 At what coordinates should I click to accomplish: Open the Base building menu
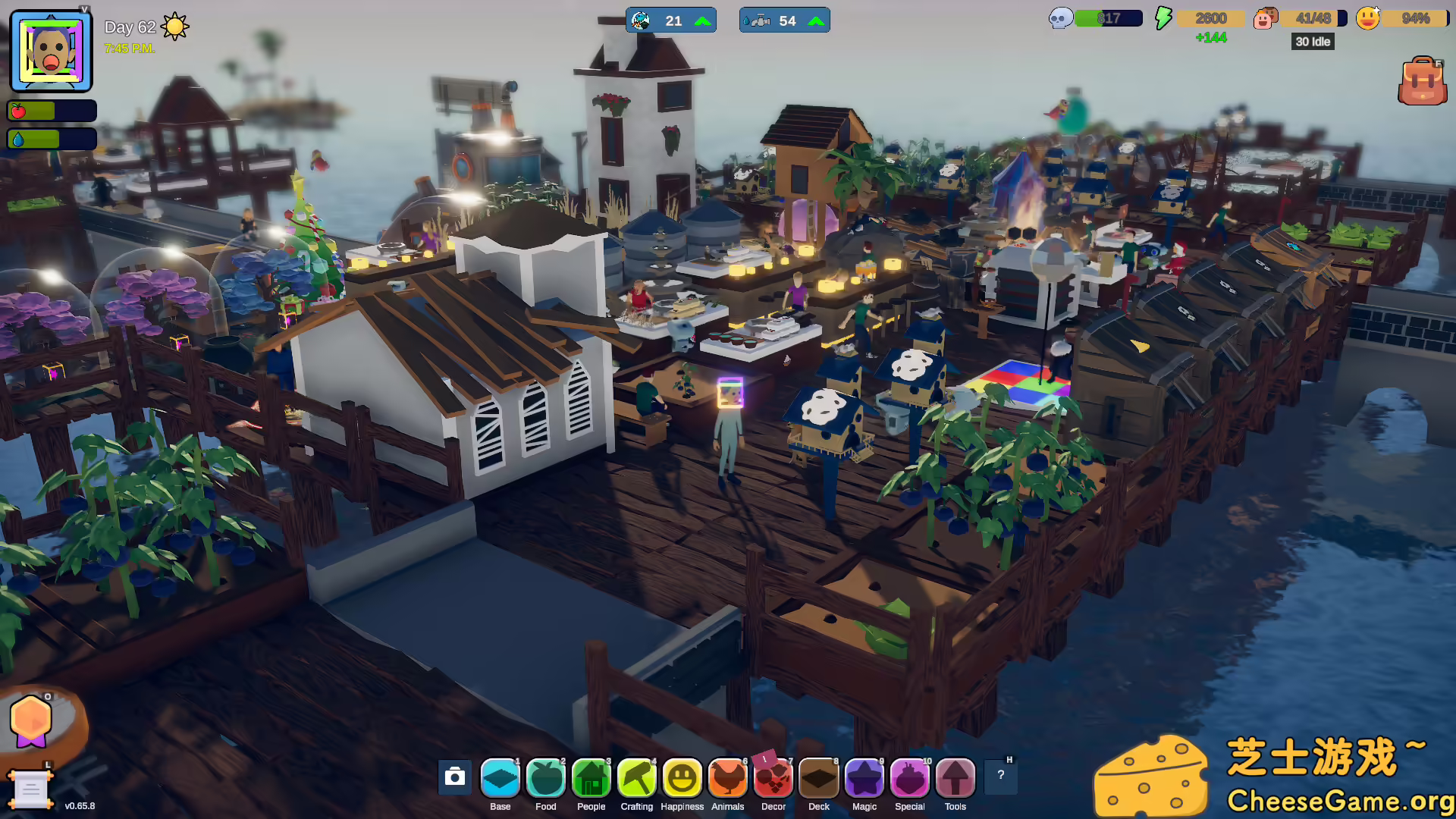pos(500,779)
